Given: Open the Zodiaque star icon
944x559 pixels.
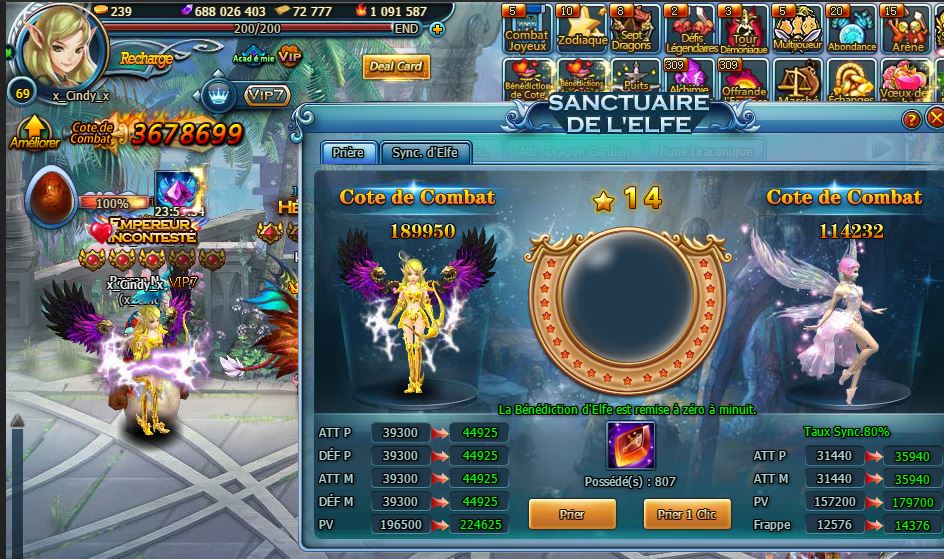Looking at the screenshot, I should coord(581,28).
